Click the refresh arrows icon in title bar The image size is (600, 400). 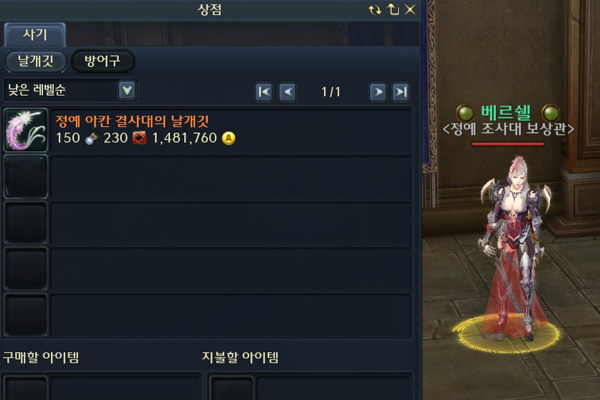pos(375,9)
